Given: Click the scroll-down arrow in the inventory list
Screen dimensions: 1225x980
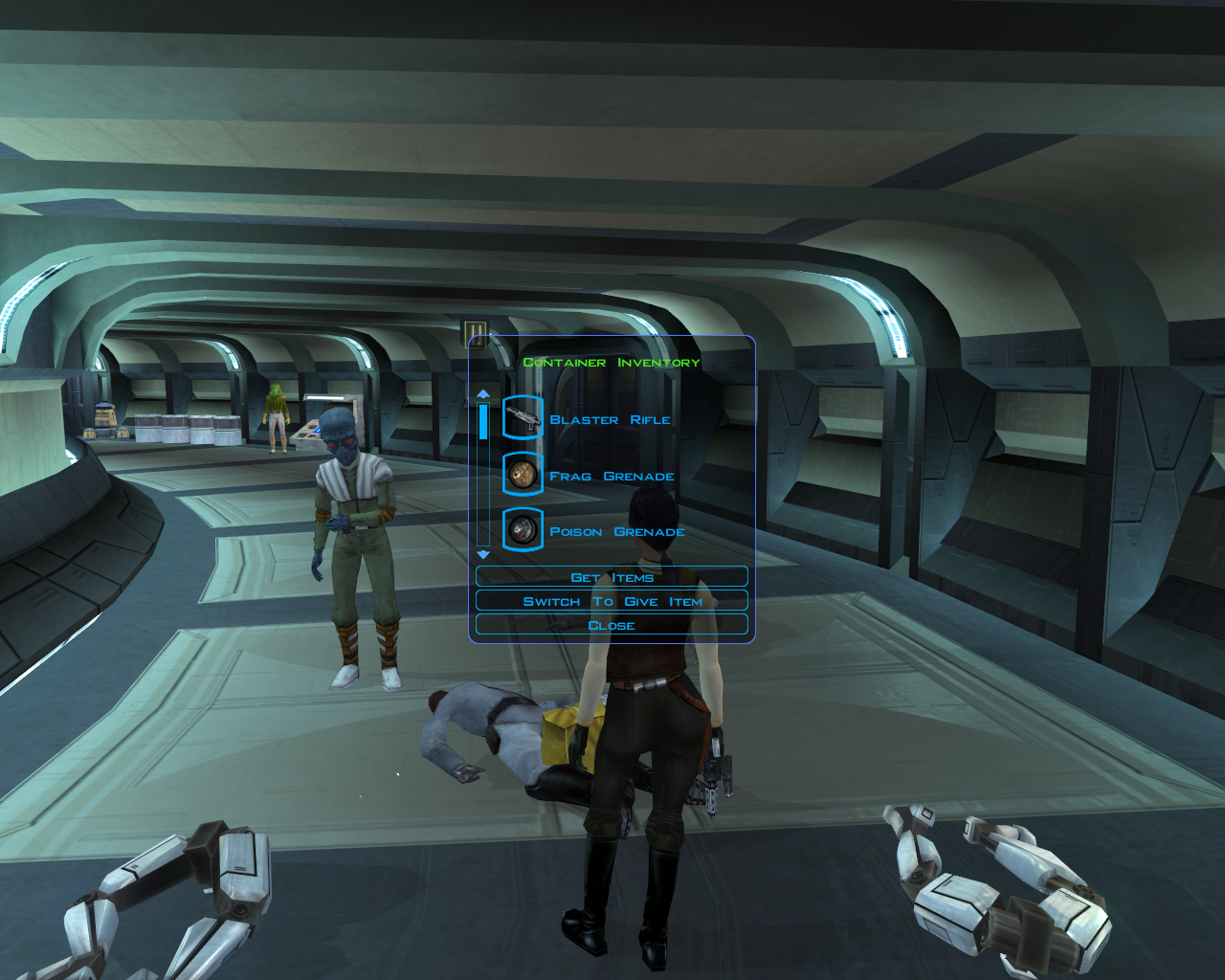Looking at the screenshot, I should tap(482, 553).
